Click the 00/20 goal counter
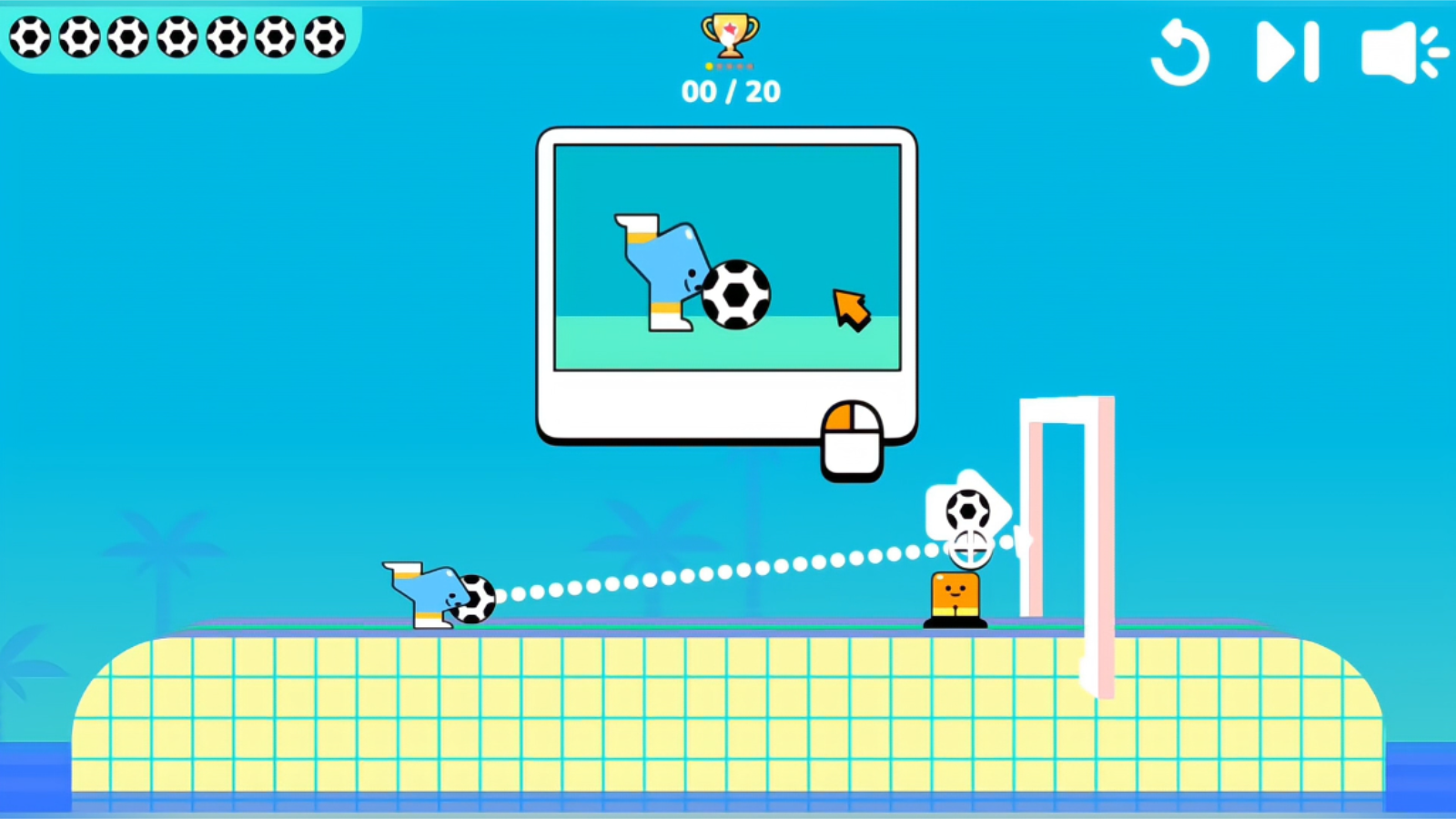Image resolution: width=1456 pixels, height=819 pixels. click(x=729, y=90)
